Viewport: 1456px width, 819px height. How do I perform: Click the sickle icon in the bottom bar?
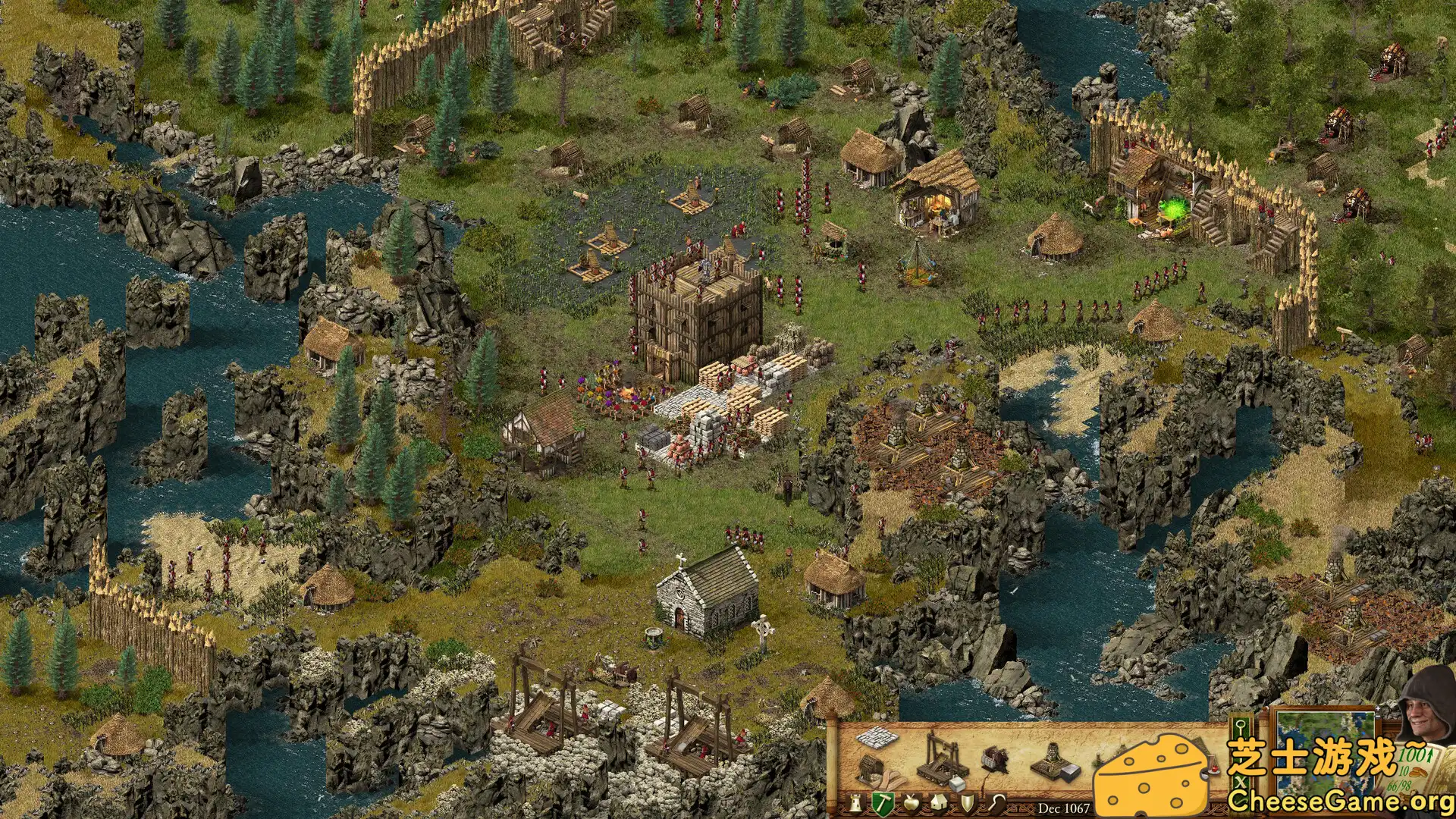coord(996,802)
